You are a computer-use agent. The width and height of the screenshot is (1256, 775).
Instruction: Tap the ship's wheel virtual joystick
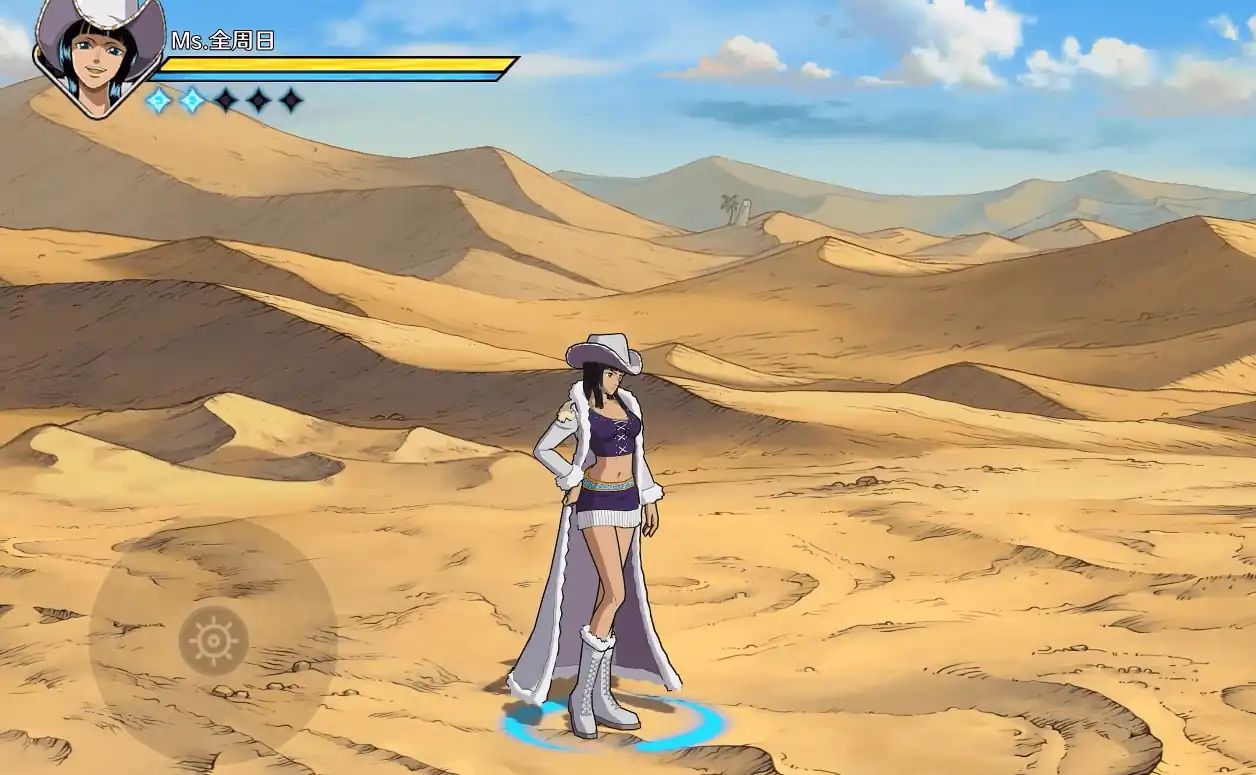214,640
